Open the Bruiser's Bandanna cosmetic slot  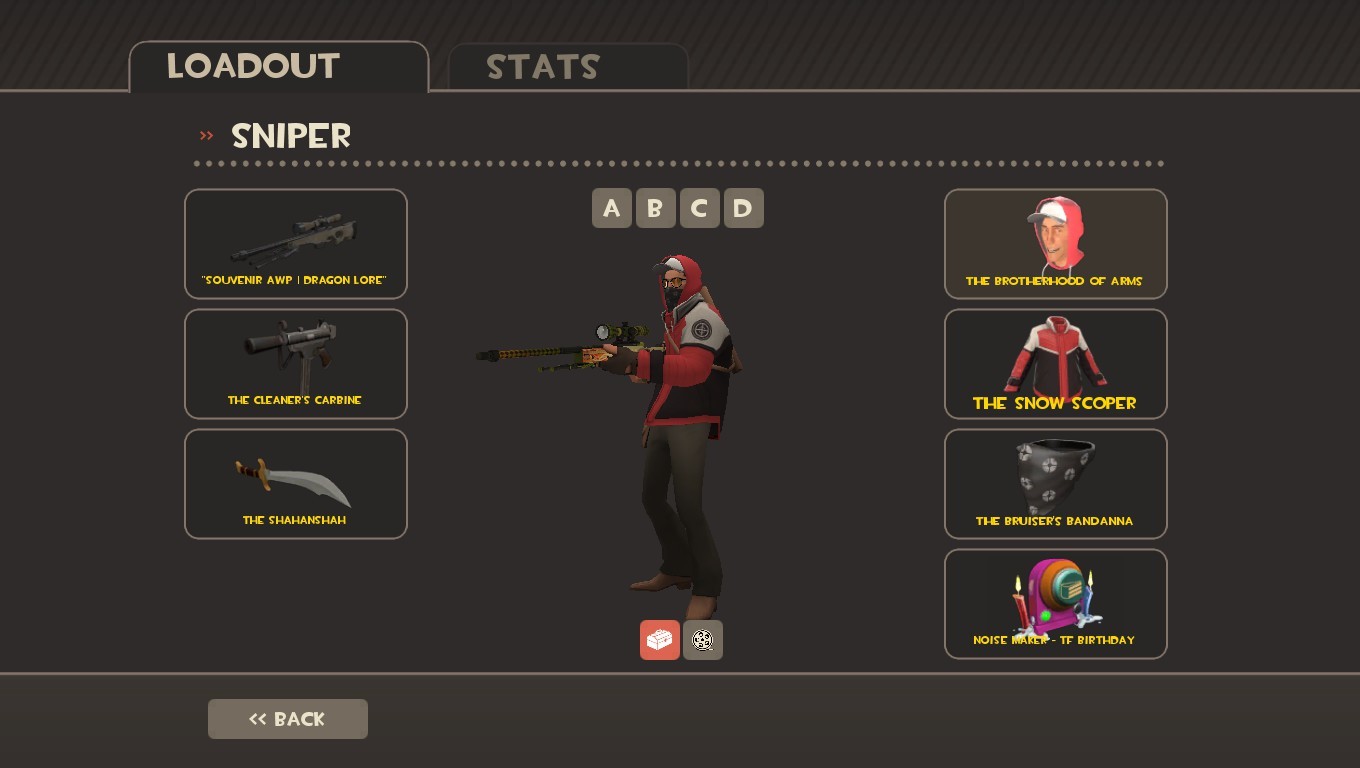coord(1055,483)
